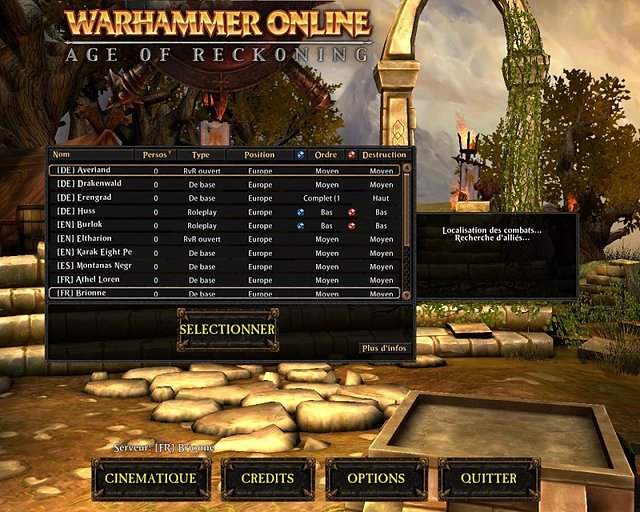Viewport: 640px width, 512px height.
Task: Select the [DE] Huss roleplay server
Action: [x=224, y=212]
